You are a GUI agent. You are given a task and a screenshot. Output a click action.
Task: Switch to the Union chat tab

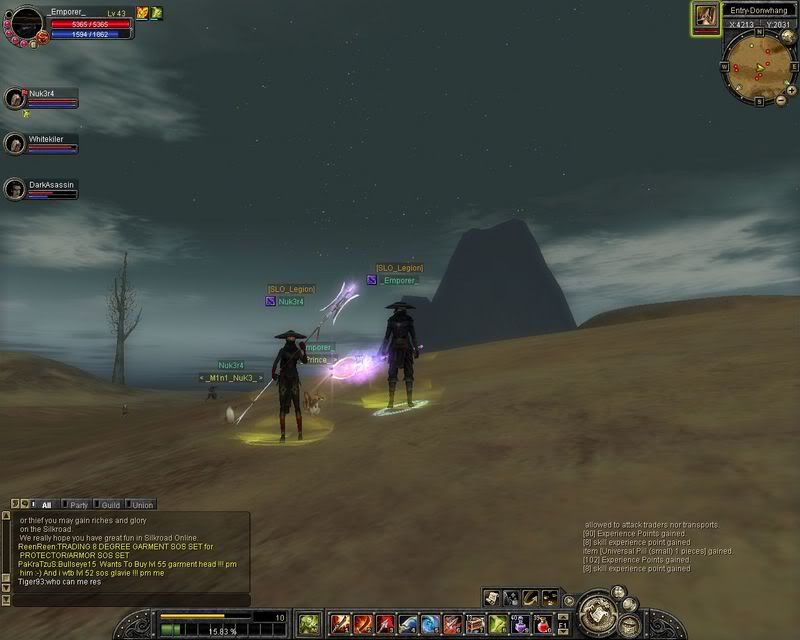tap(142, 505)
